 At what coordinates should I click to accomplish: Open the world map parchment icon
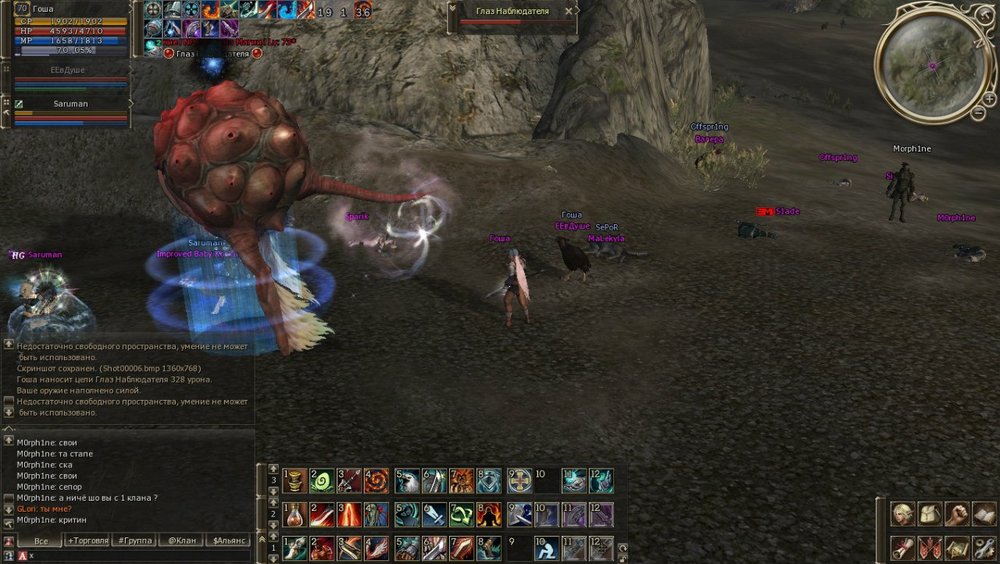click(x=957, y=547)
